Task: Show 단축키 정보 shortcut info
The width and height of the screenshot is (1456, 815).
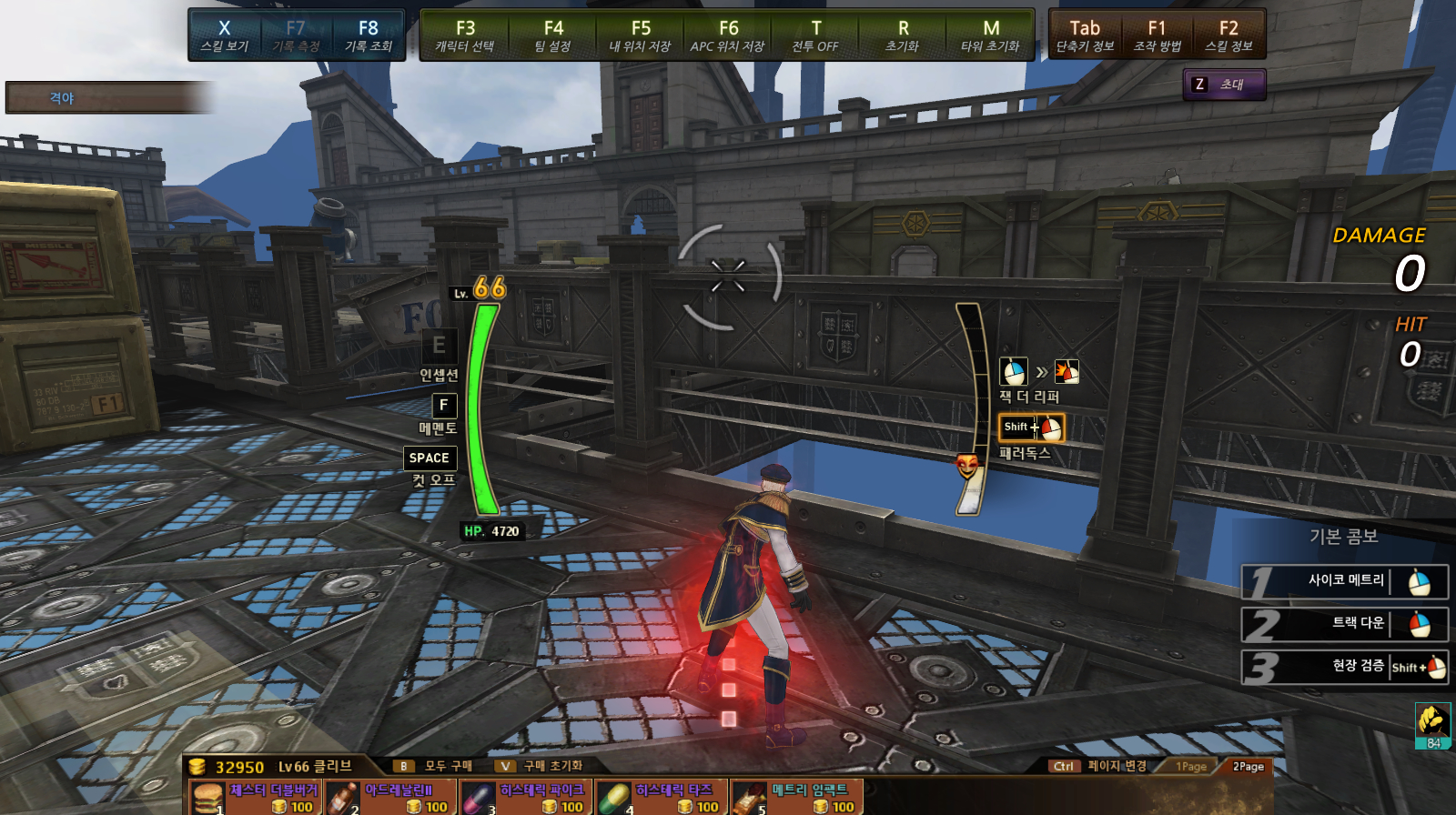Action: [x=1085, y=35]
